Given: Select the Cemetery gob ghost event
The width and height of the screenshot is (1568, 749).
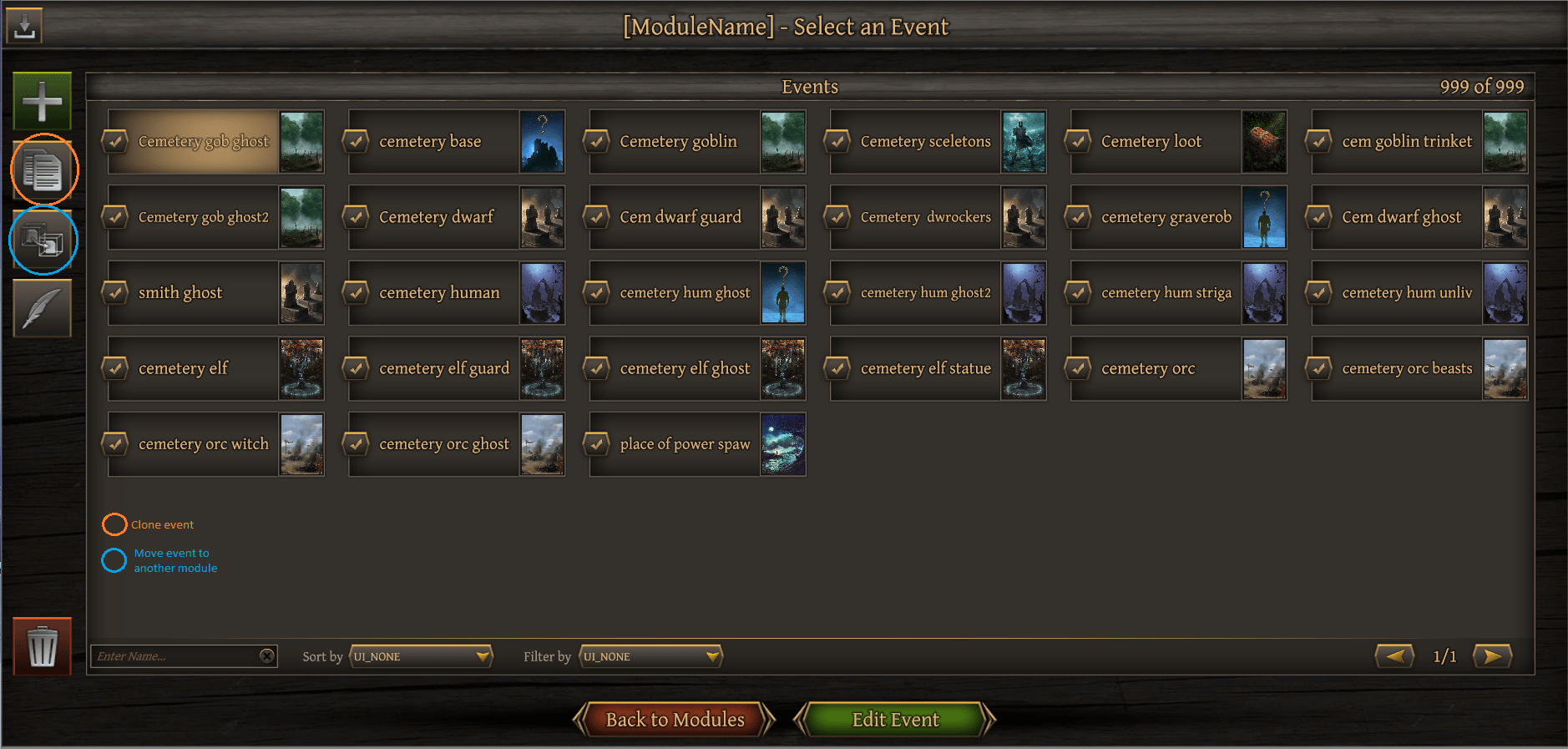Looking at the screenshot, I should tap(204, 141).
